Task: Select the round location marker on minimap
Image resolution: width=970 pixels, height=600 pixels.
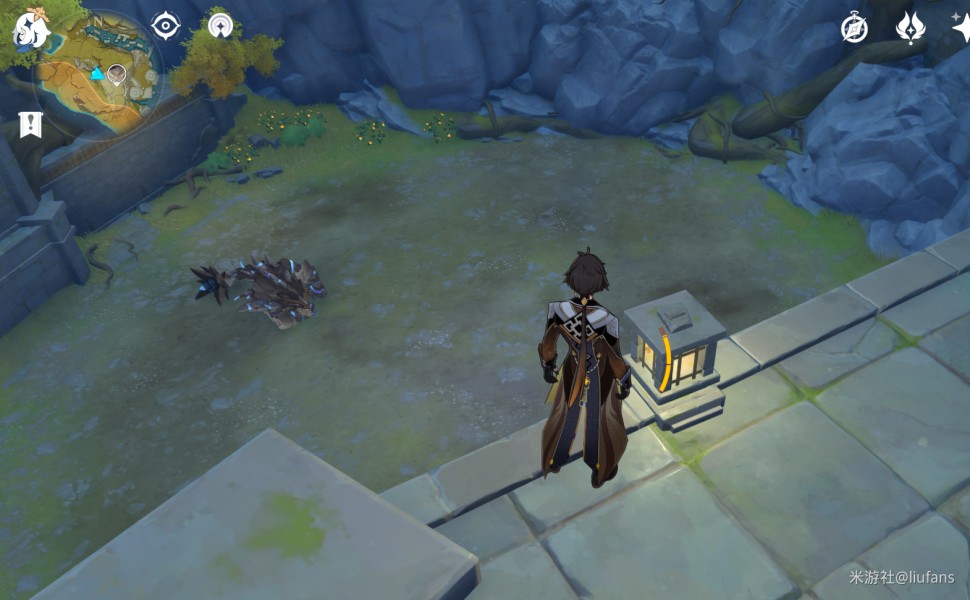Action: 117,72
